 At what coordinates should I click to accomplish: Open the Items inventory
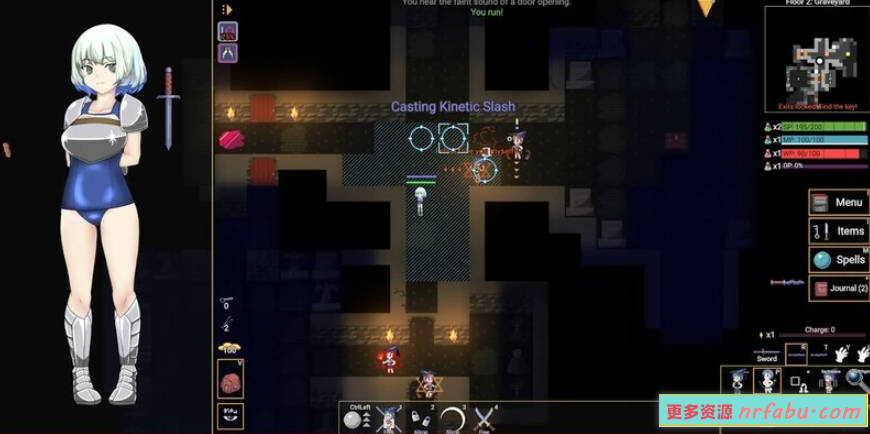click(x=838, y=231)
